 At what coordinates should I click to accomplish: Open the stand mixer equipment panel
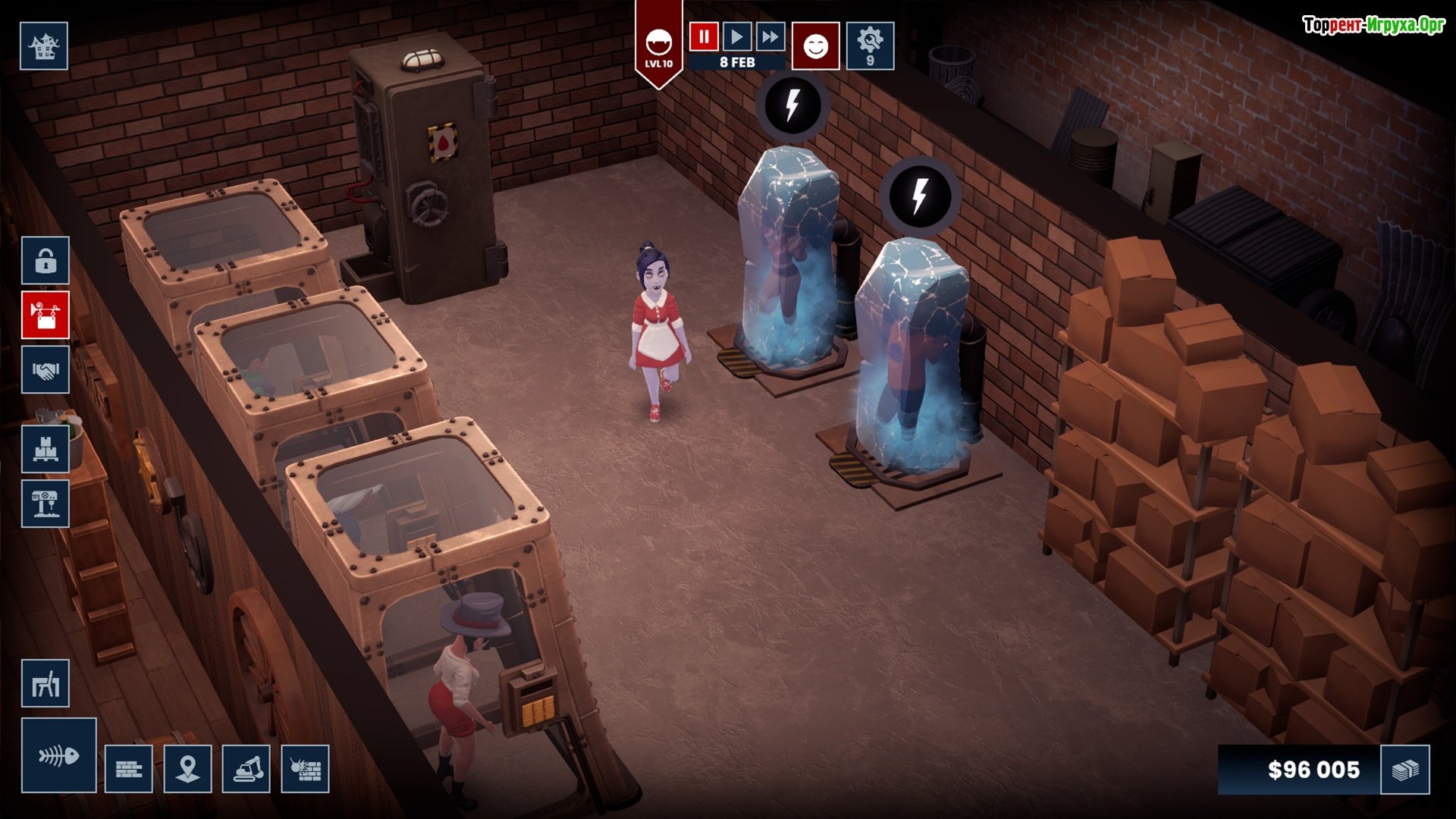point(45,504)
